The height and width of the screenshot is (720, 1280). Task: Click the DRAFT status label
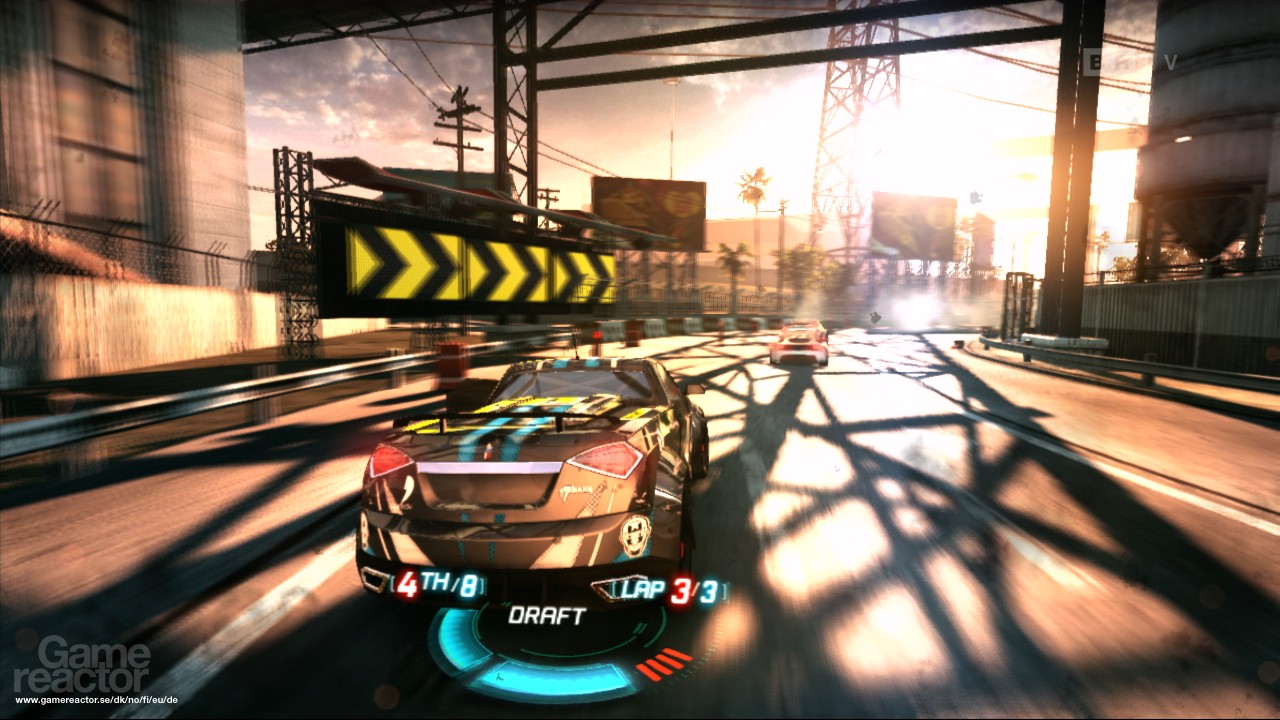pos(548,615)
